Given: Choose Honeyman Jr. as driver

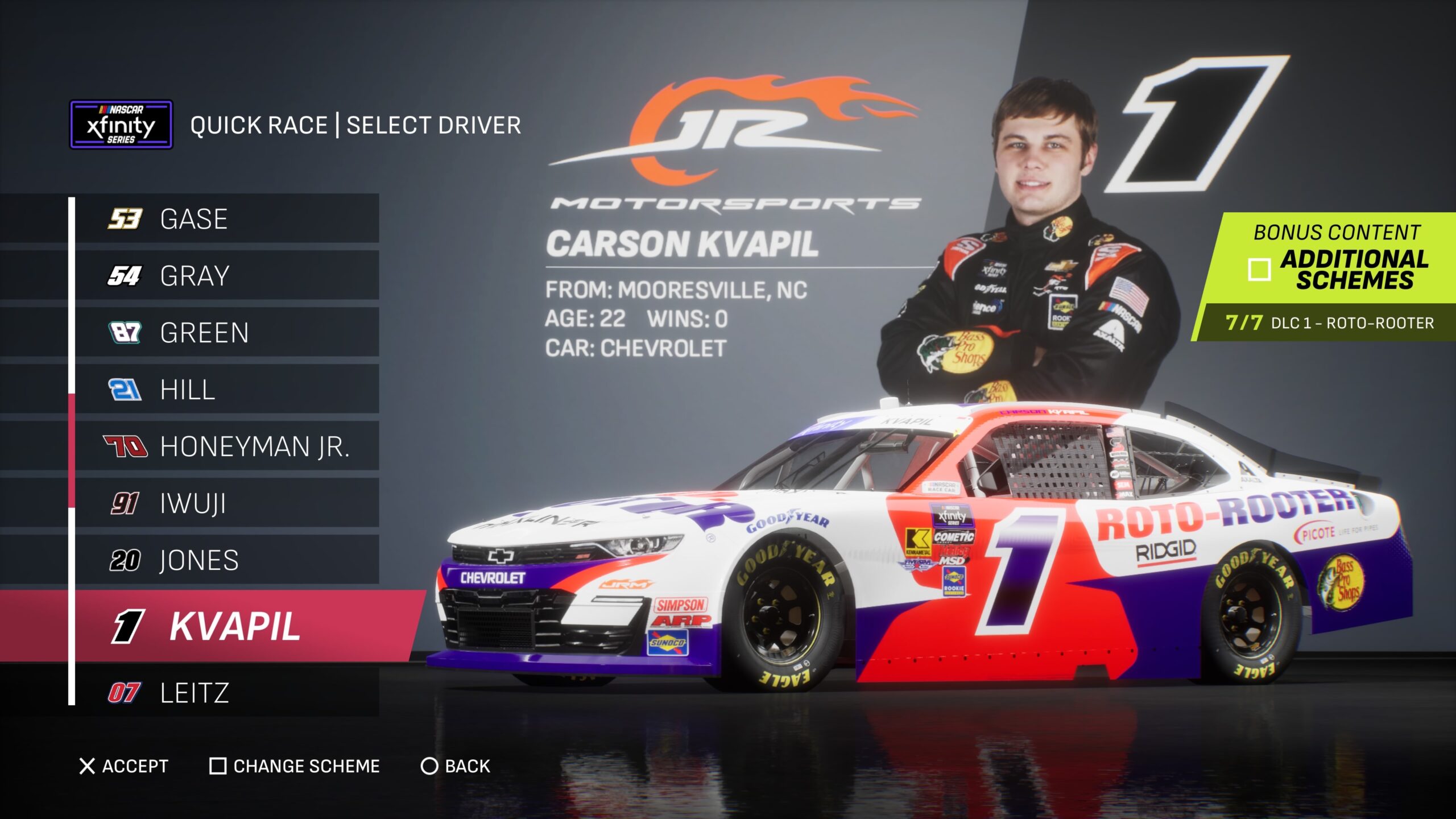Looking at the screenshot, I should pyautogui.click(x=226, y=446).
